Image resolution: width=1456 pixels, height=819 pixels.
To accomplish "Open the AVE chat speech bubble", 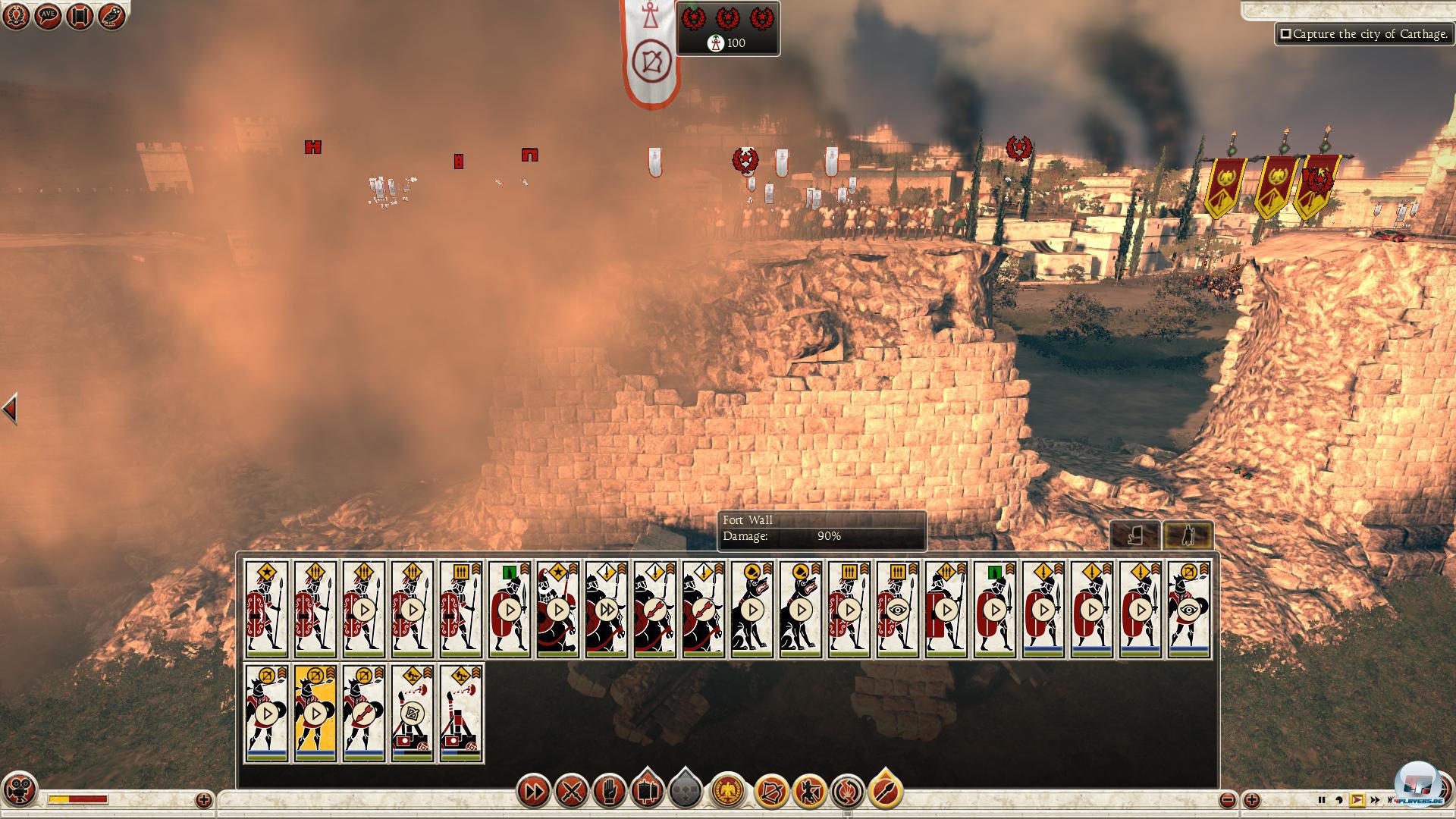I will point(48,16).
